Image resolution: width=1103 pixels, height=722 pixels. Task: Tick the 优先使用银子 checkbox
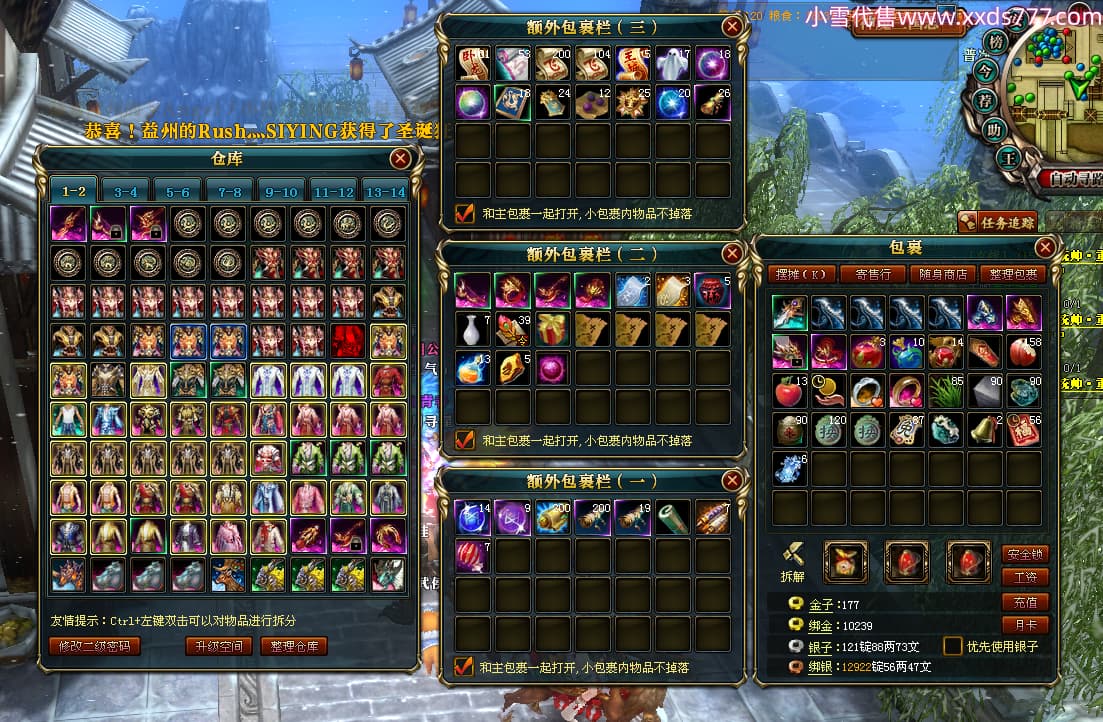[x=953, y=646]
